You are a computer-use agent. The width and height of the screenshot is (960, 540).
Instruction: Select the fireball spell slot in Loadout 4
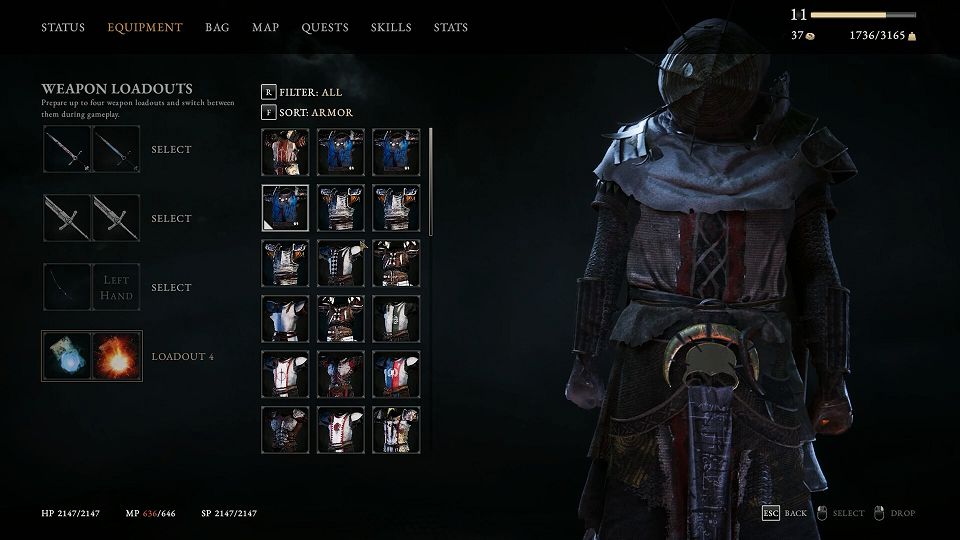pyautogui.click(x=116, y=356)
